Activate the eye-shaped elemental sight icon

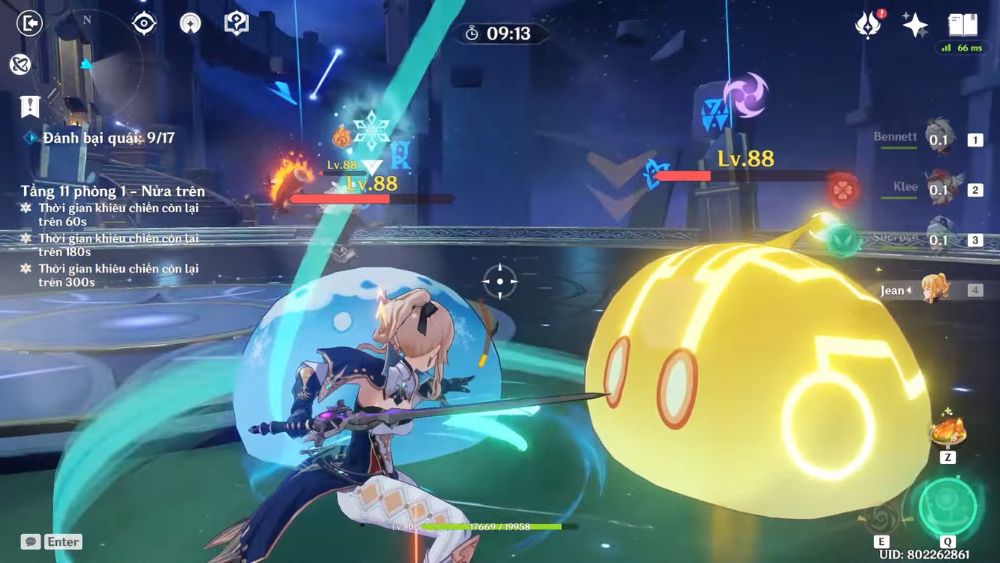(x=145, y=23)
